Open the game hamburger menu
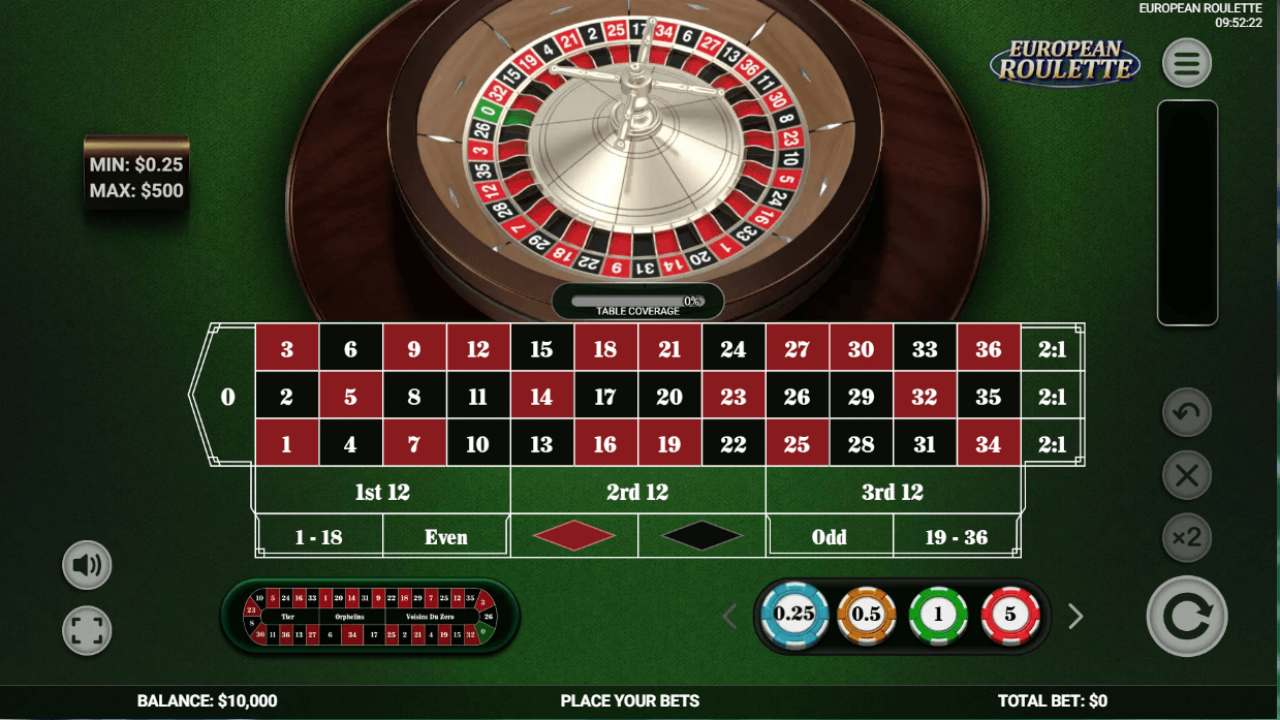The height and width of the screenshot is (720, 1280). click(x=1187, y=62)
